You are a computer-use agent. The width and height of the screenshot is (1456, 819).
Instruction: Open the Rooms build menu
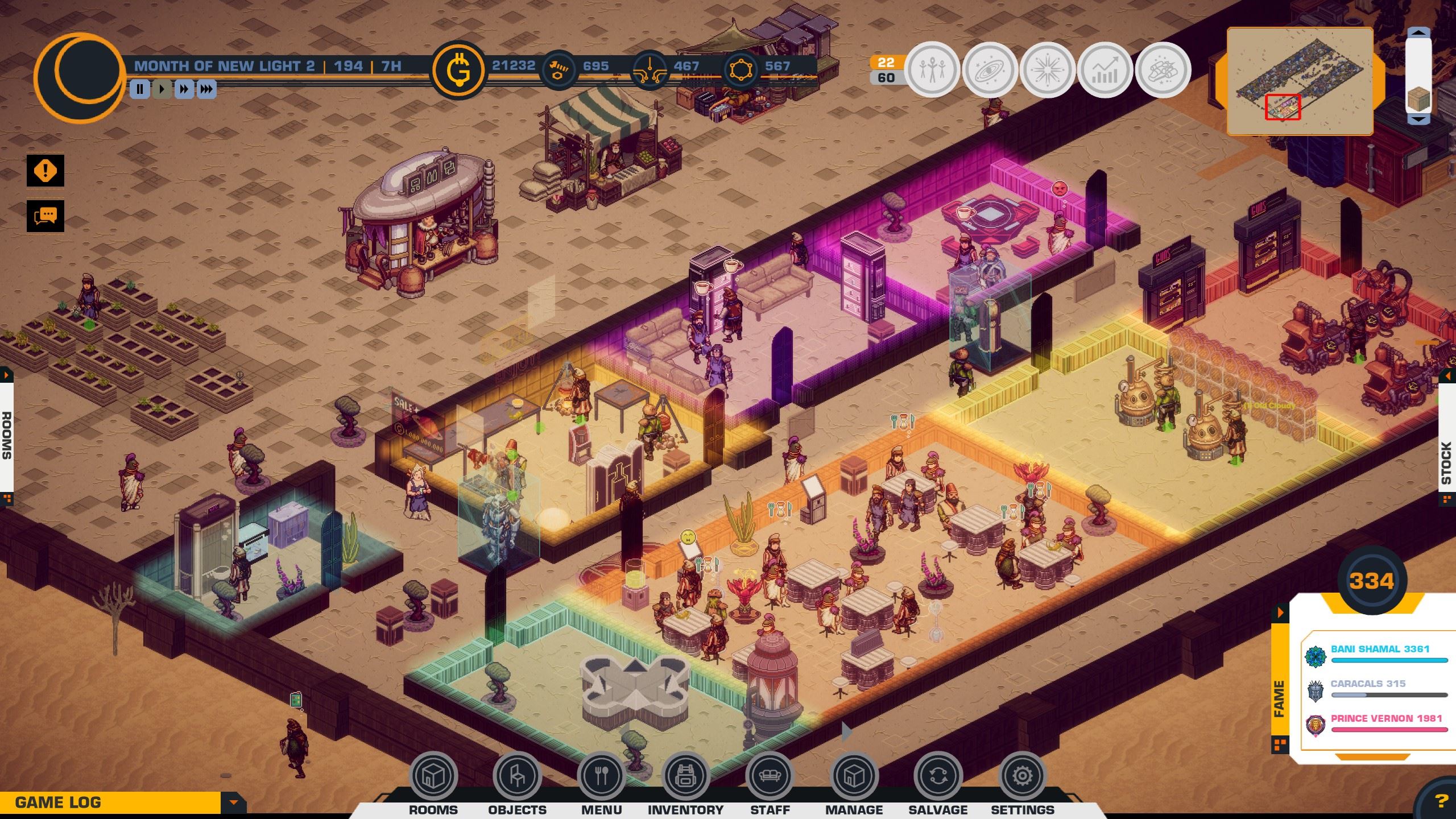[433, 776]
